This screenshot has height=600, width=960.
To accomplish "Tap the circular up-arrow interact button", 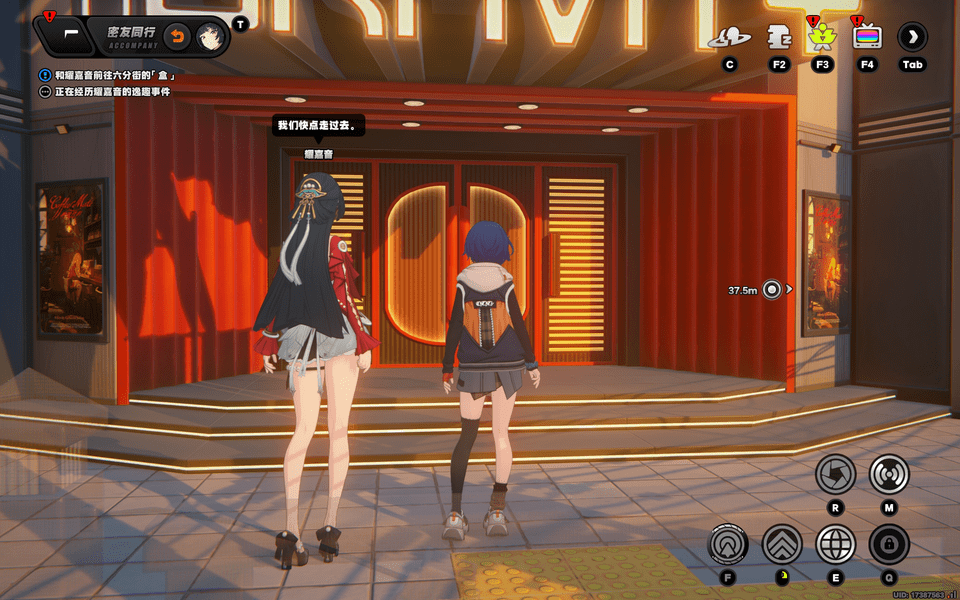I will click(728, 545).
